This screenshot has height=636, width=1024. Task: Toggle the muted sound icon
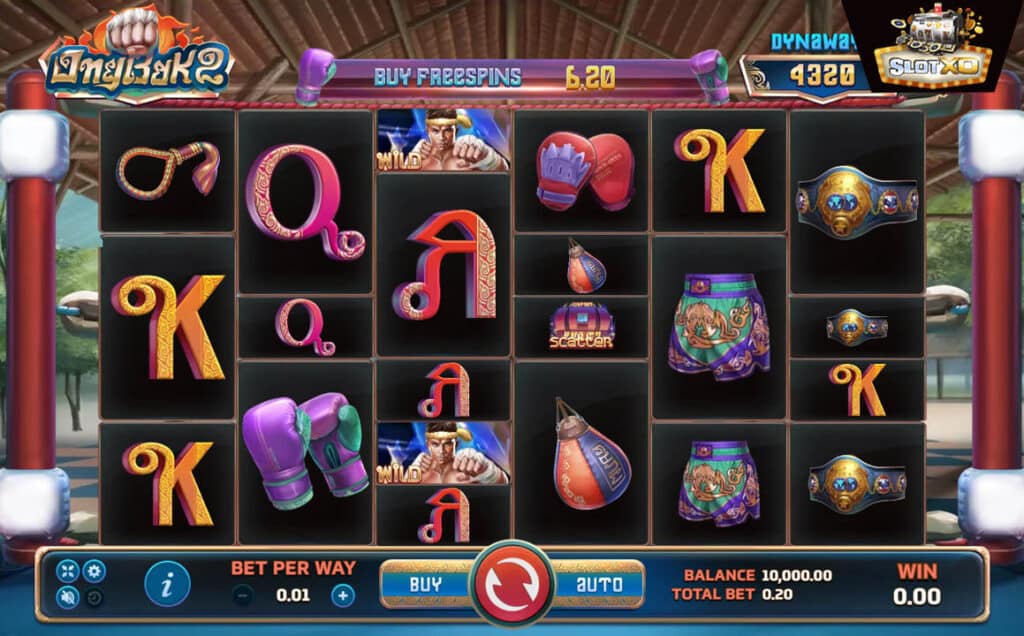pyautogui.click(x=68, y=598)
